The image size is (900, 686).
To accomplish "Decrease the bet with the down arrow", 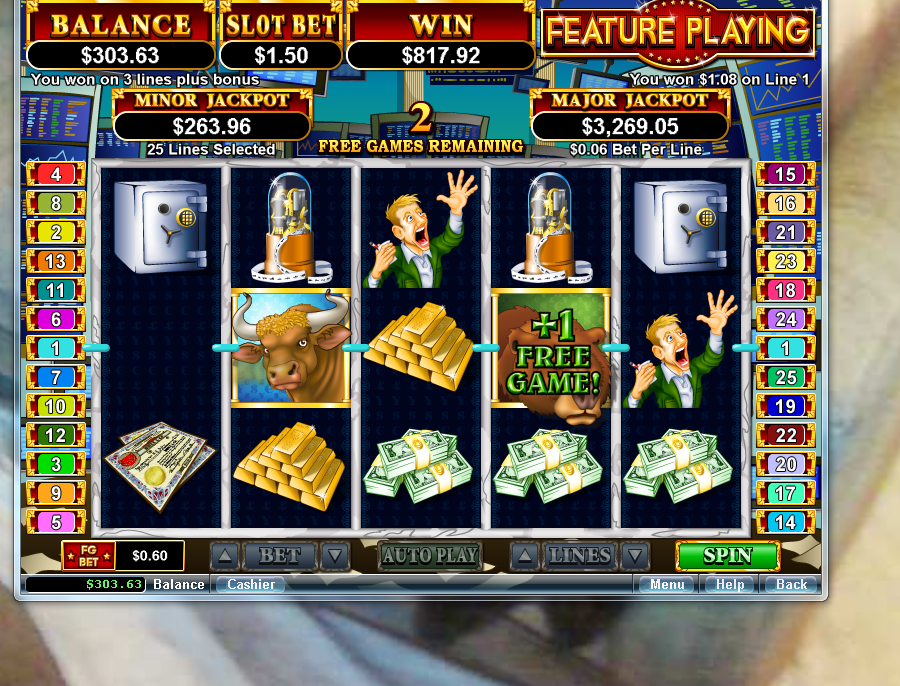I will 335,556.
